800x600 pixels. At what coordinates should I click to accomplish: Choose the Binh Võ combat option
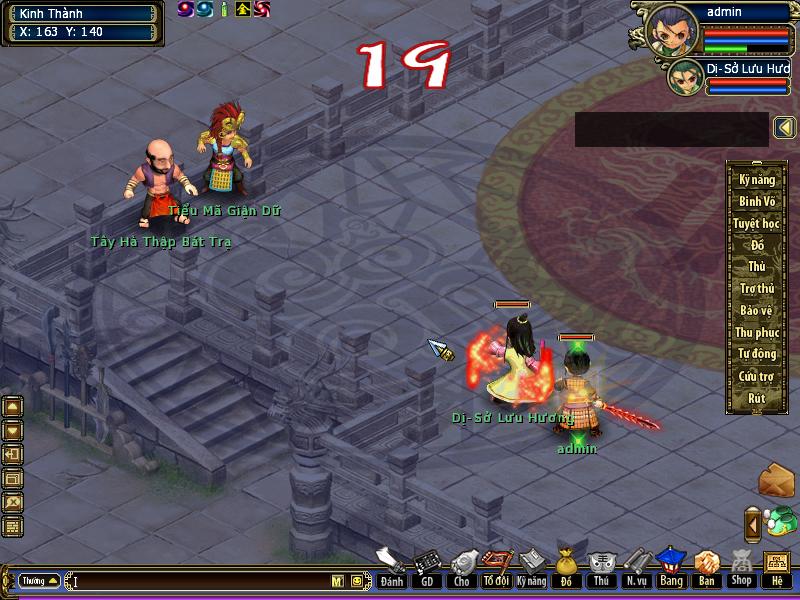pos(757,202)
